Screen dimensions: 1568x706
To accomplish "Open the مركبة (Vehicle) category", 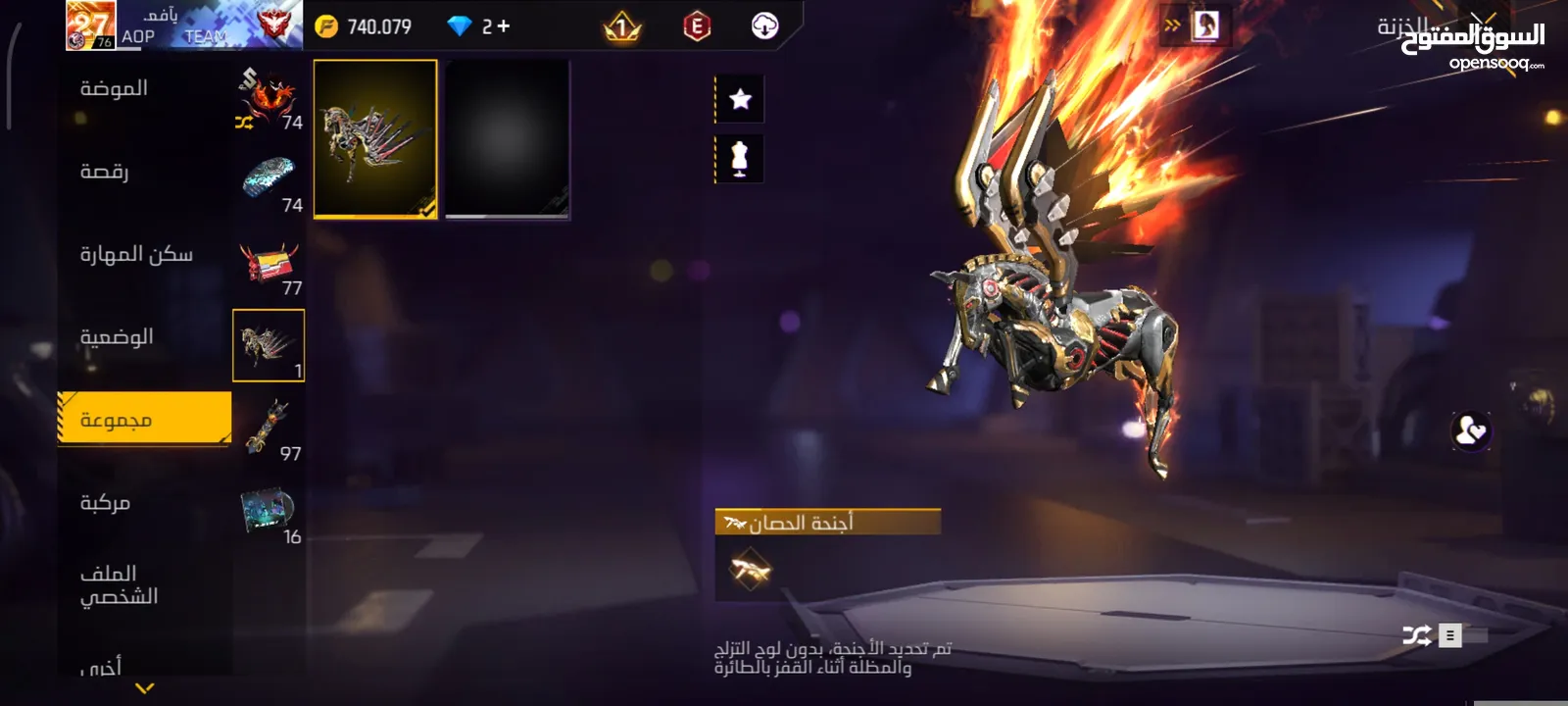I will coord(105,503).
